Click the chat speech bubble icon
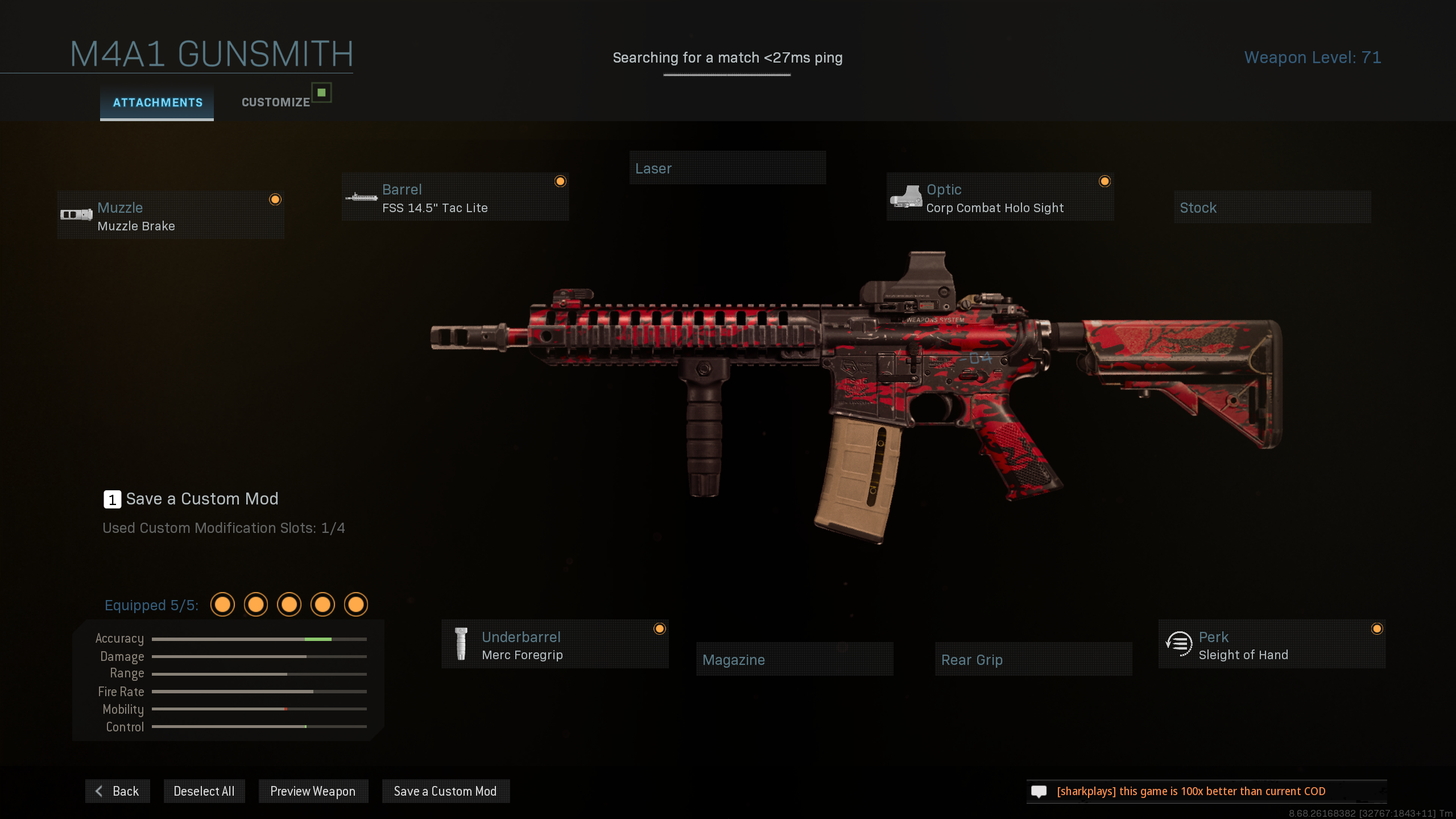Viewport: 1456px width, 819px height. [x=1040, y=791]
